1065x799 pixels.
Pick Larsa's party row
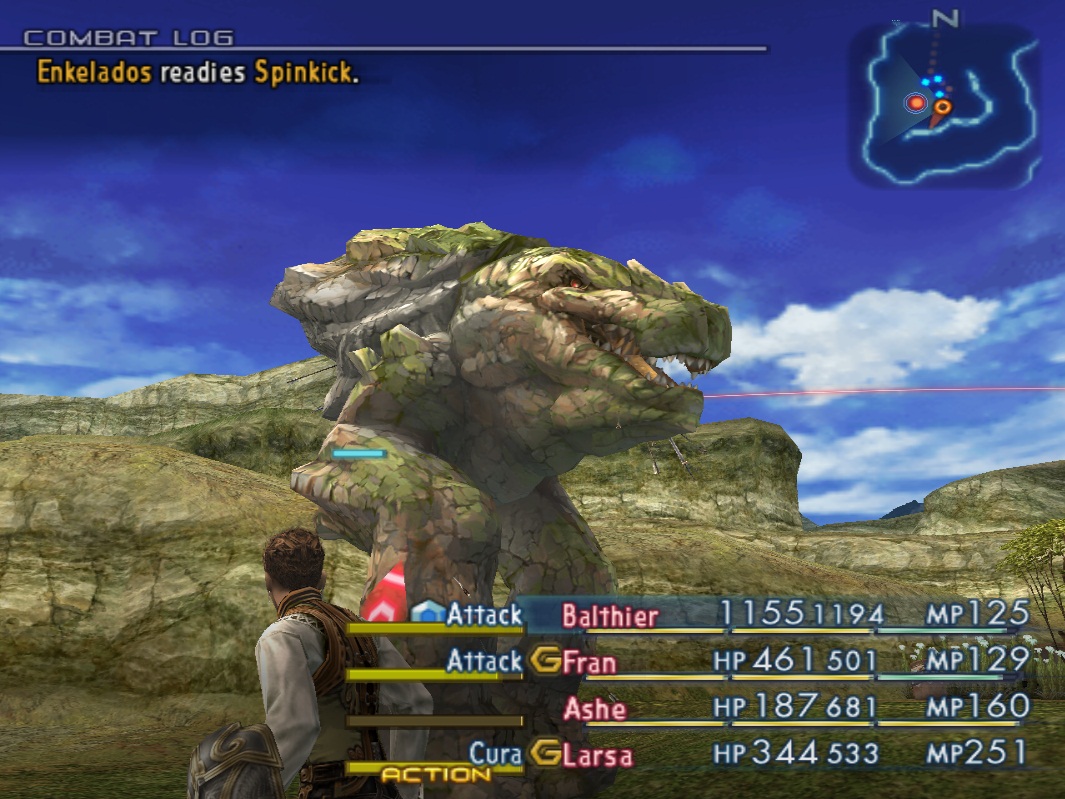click(598, 754)
